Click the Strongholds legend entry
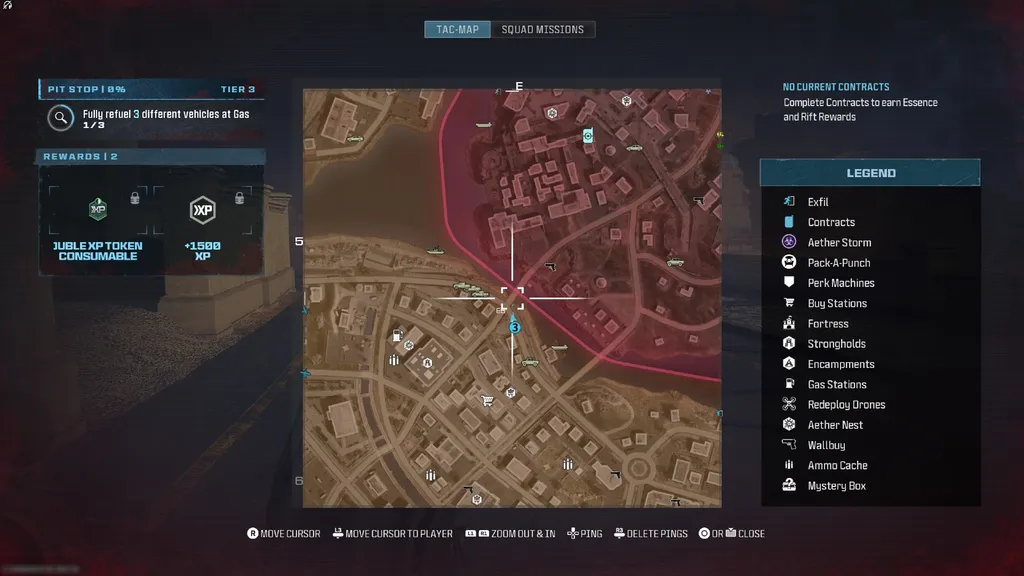The height and width of the screenshot is (576, 1024). 836,344
